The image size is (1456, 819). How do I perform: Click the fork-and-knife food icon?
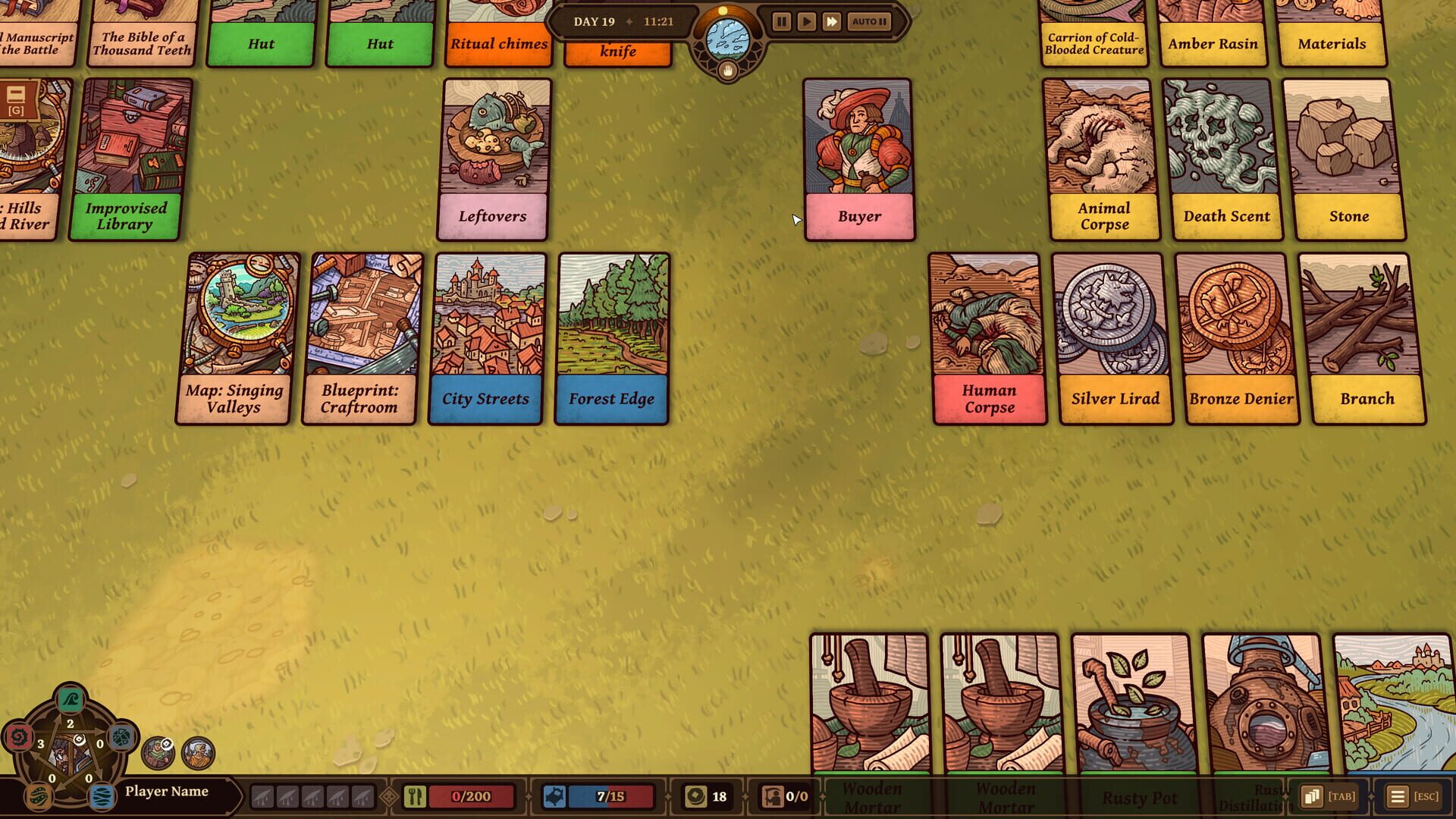414,796
